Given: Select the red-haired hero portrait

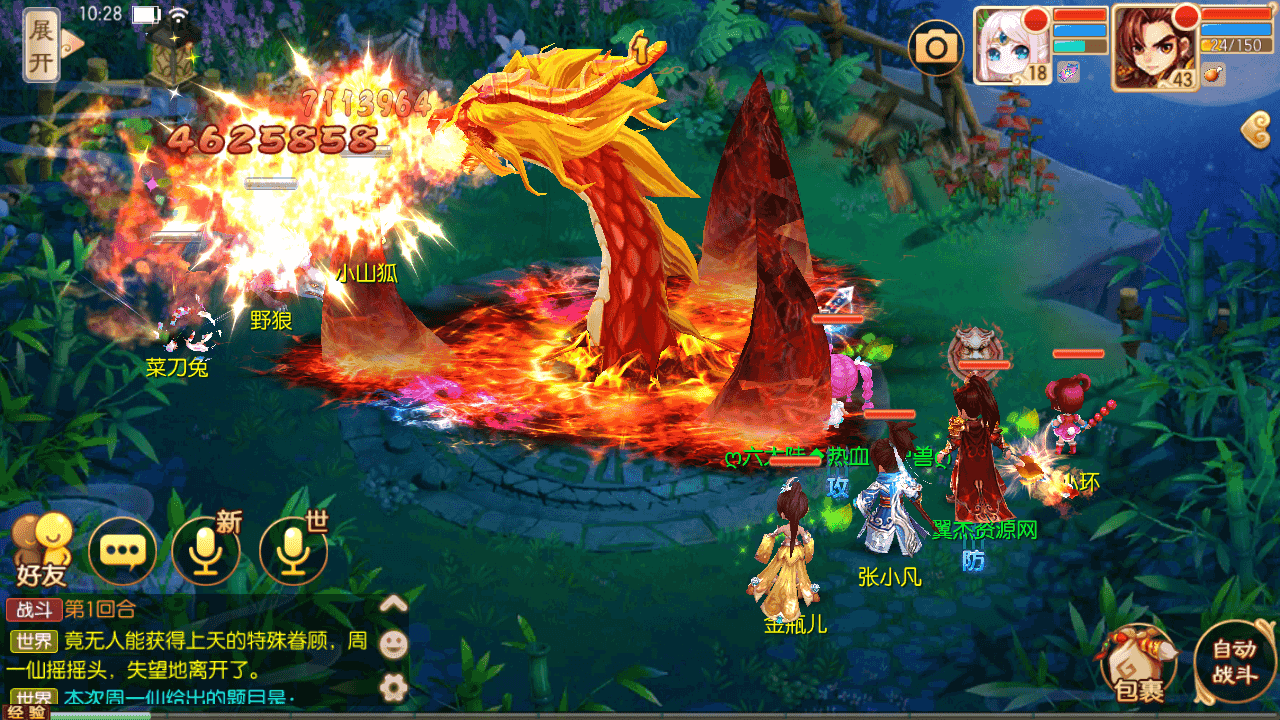Looking at the screenshot, I should pyautogui.click(x=1155, y=47).
